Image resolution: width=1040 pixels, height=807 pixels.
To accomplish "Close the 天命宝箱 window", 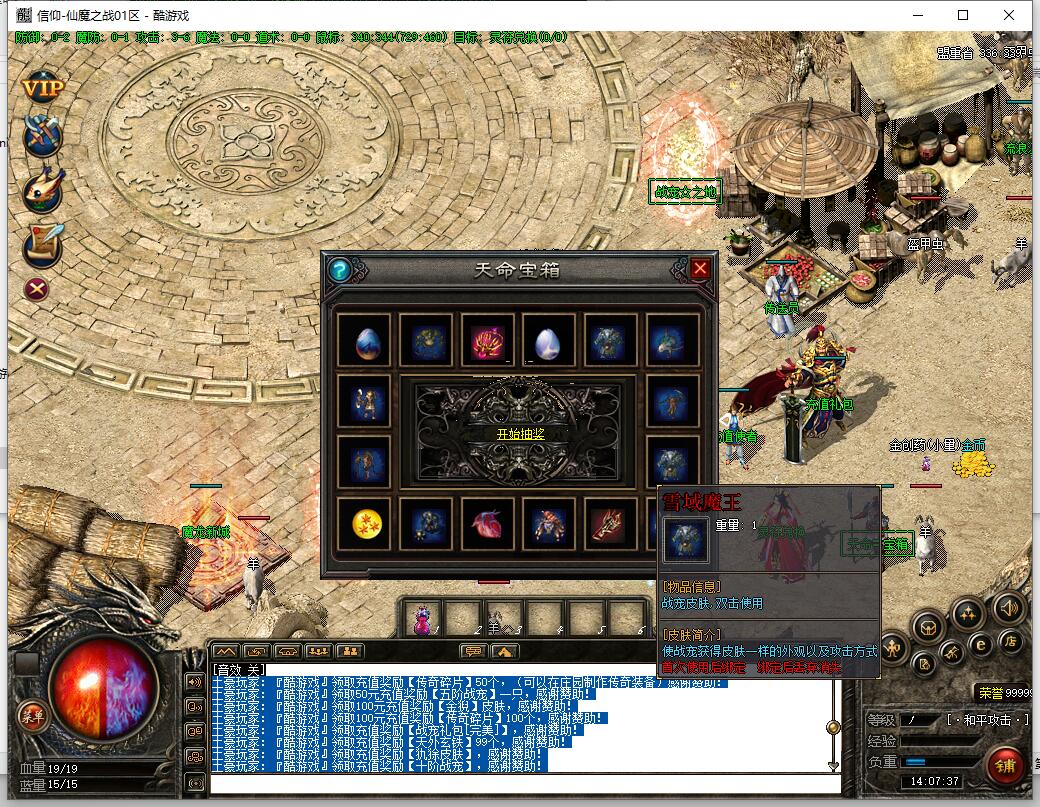I will pyautogui.click(x=700, y=268).
